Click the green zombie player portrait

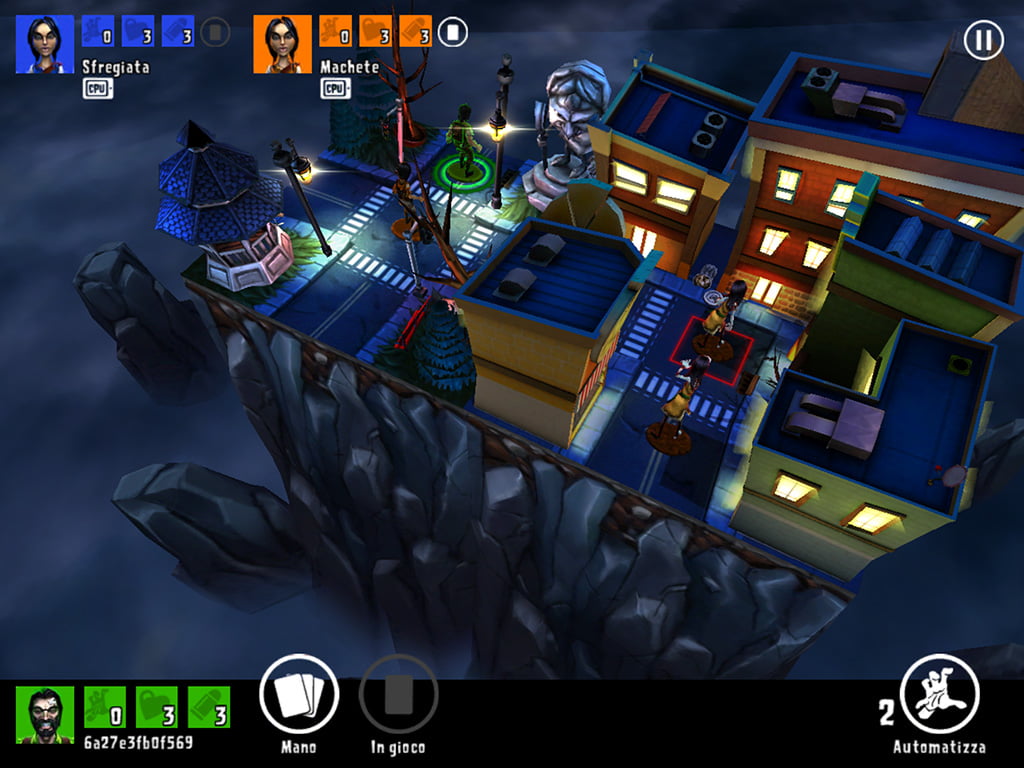pos(45,714)
